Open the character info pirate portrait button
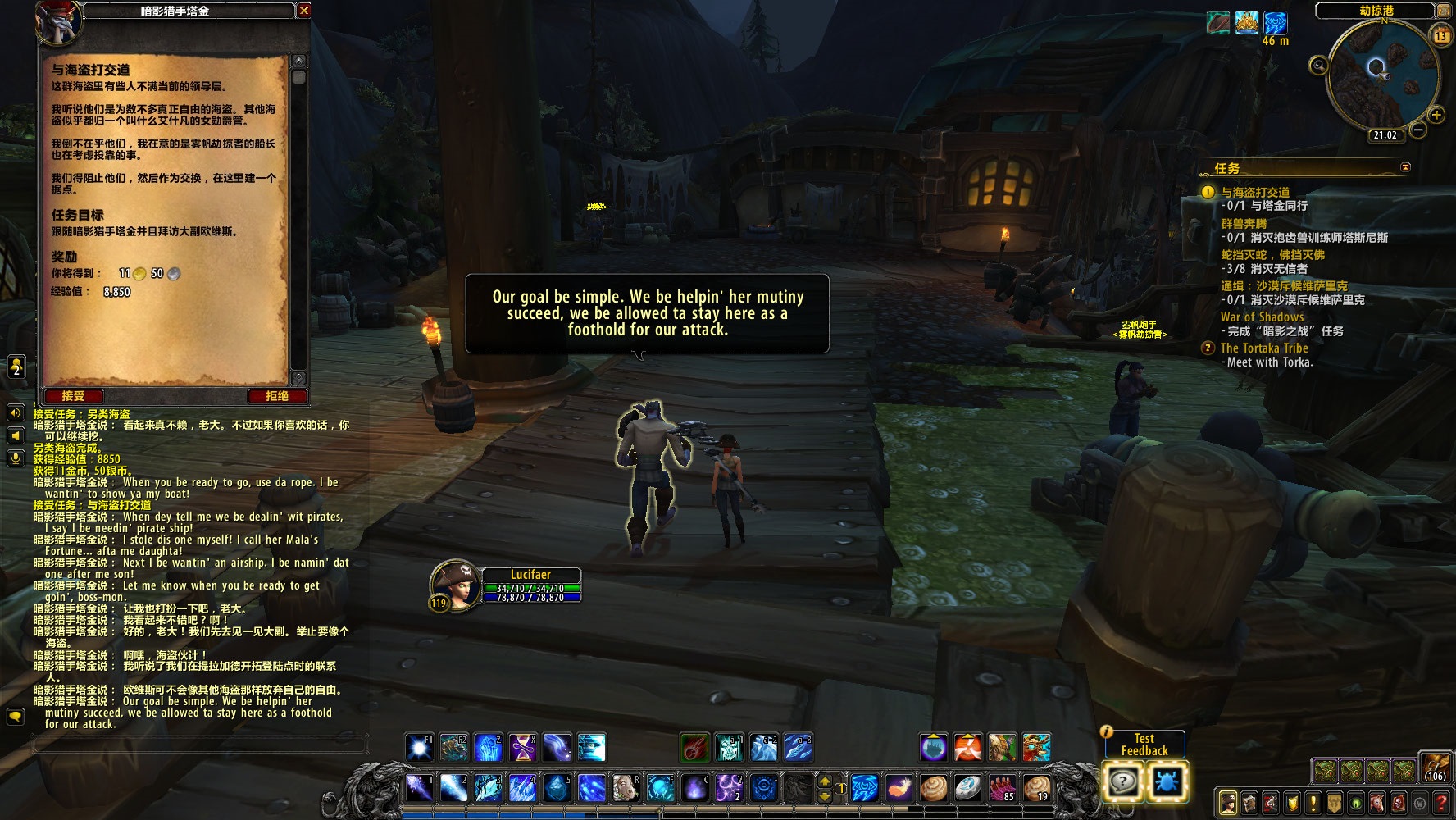This screenshot has width=1456, height=820. (x=1227, y=802)
